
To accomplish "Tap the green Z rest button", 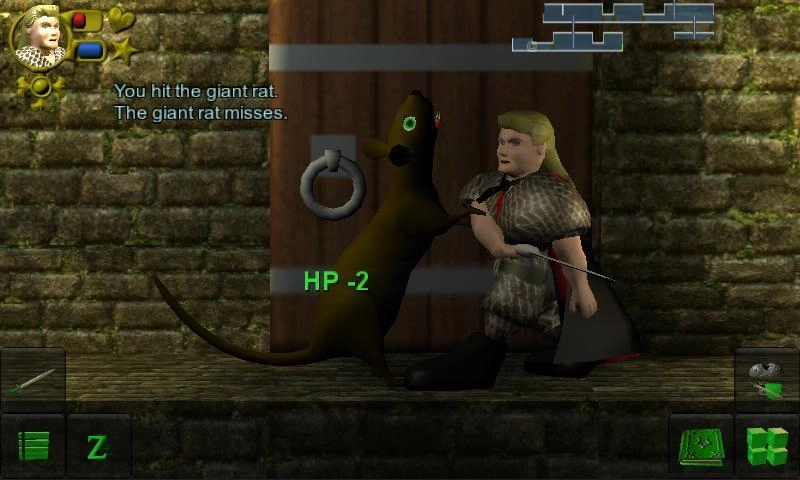I will (98, 446).
